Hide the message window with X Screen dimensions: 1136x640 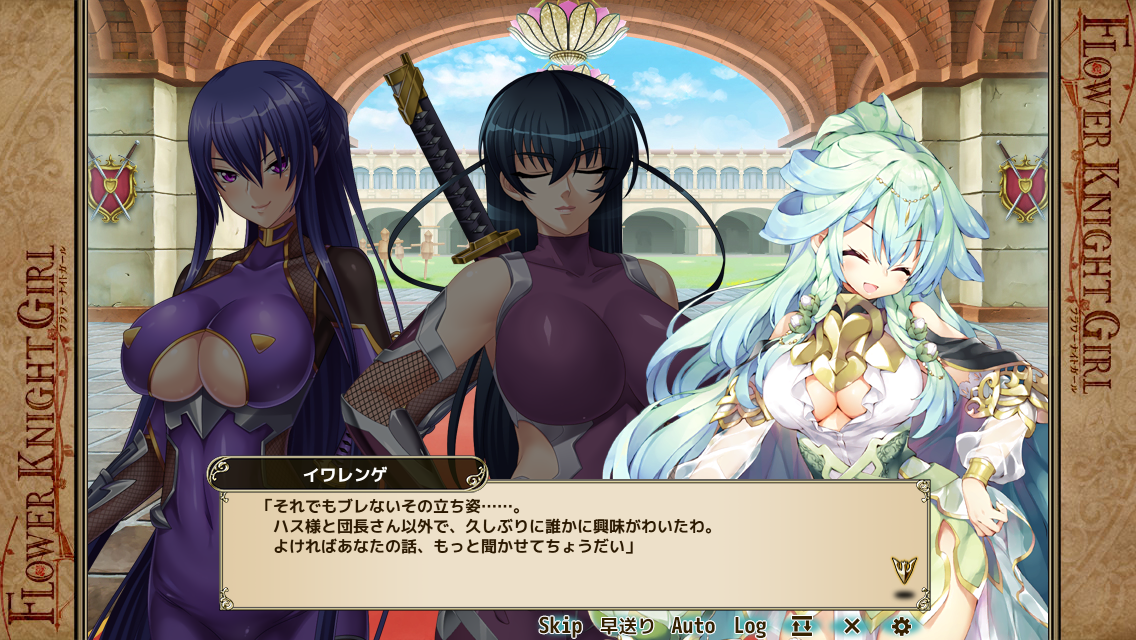point(852,626)
